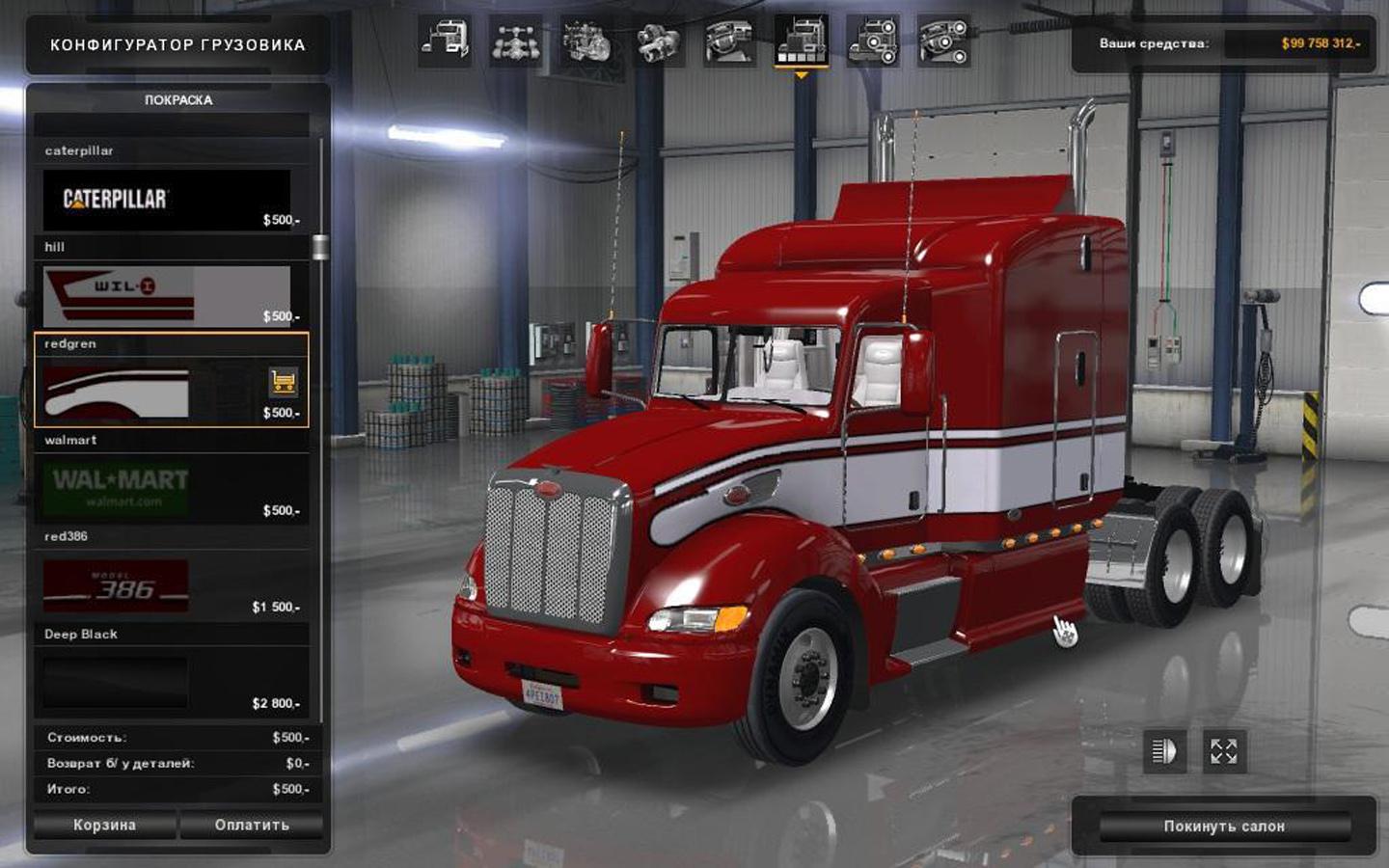Select the paint job tab
Viewport: 1389px width, 868px height.
point(801,41)
